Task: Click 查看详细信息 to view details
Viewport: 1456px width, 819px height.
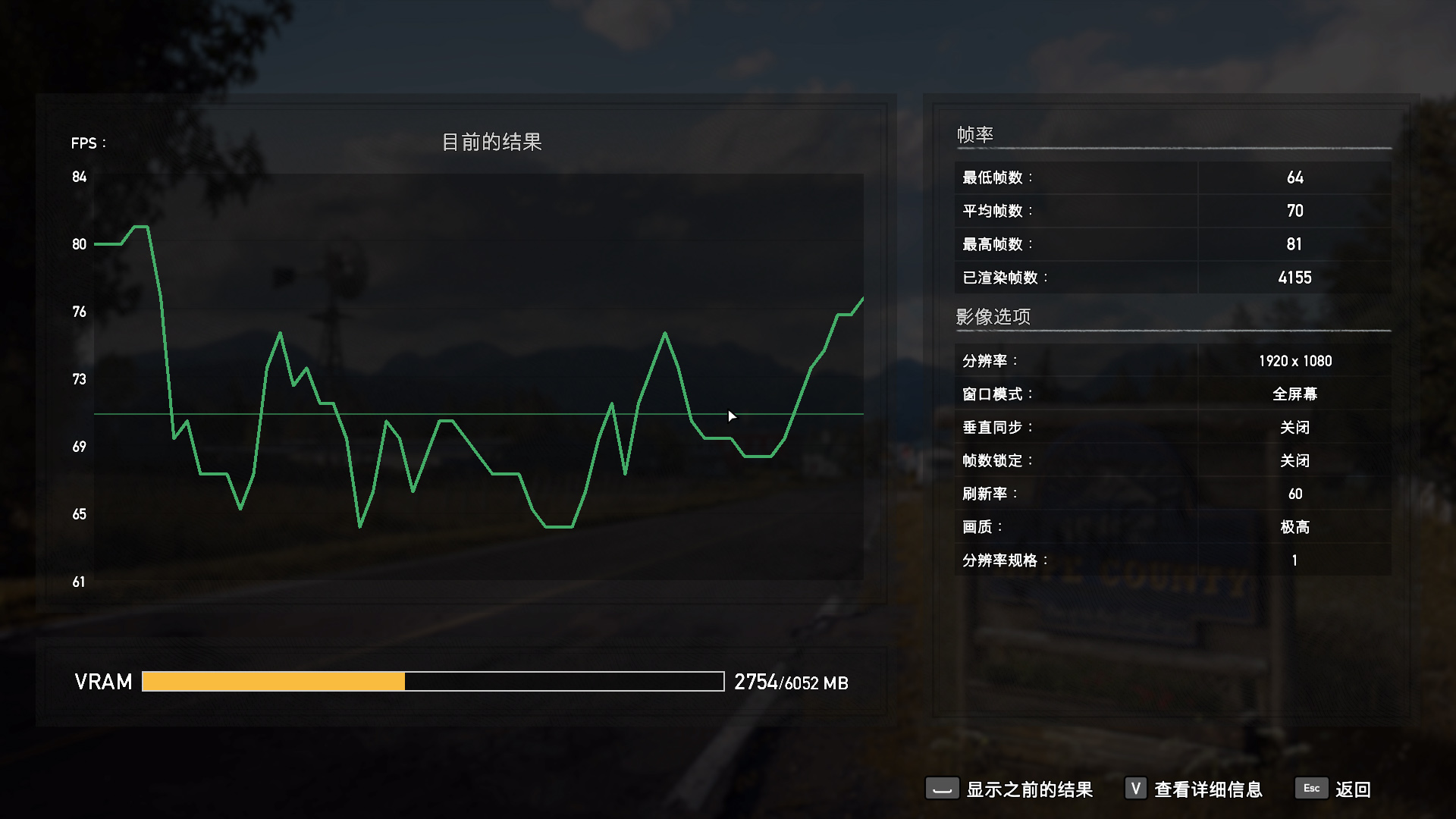Action: tap(1207, 789)
